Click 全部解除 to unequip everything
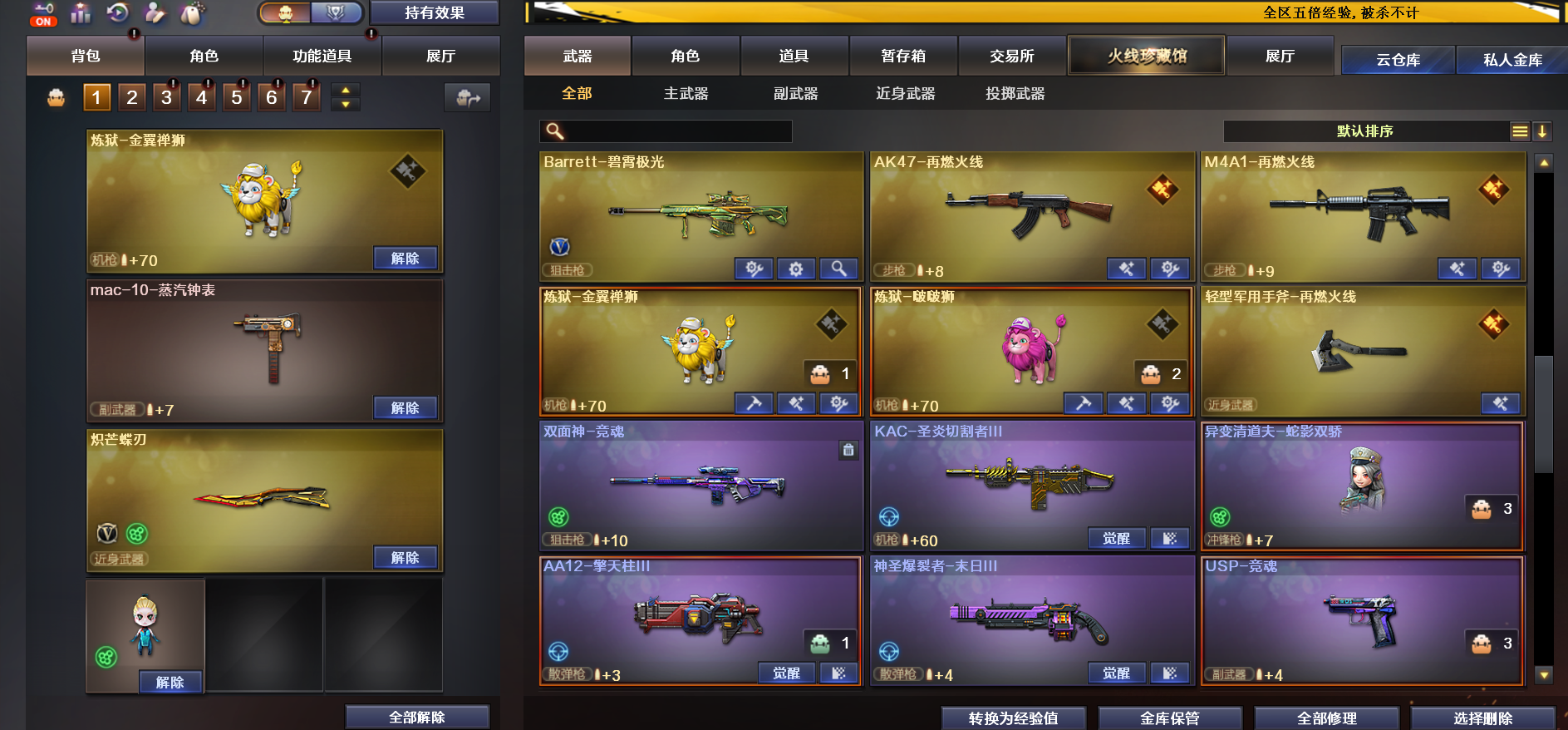This screenshot has height=730, width=1568. click(416, 718)
